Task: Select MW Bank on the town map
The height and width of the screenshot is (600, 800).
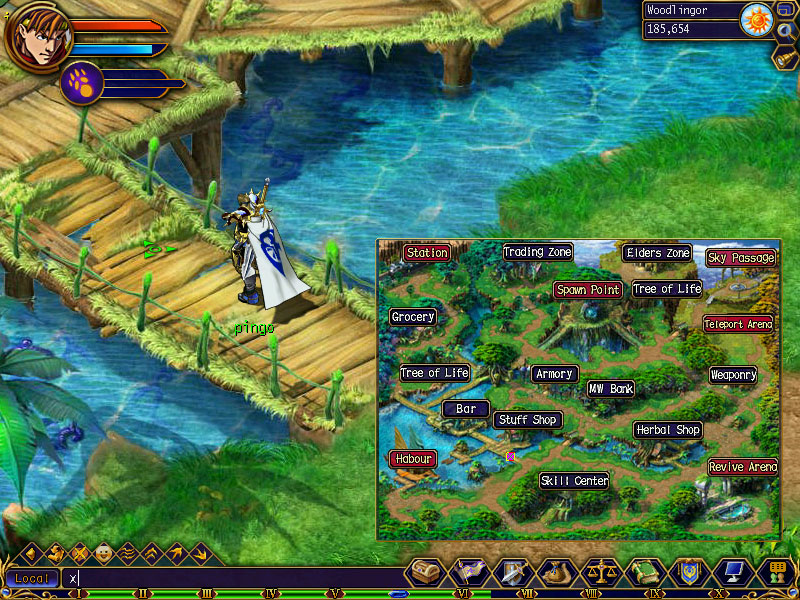Action: (610, 389)
